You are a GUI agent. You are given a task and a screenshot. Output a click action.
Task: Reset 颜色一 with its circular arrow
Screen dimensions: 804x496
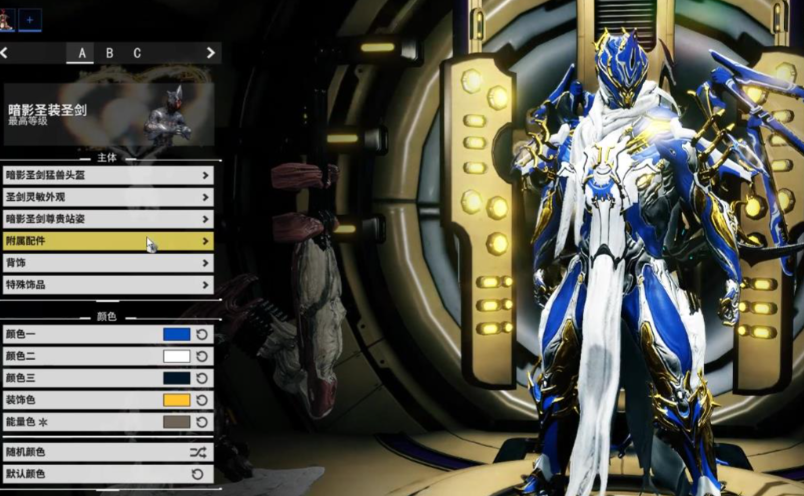[201, 334]
